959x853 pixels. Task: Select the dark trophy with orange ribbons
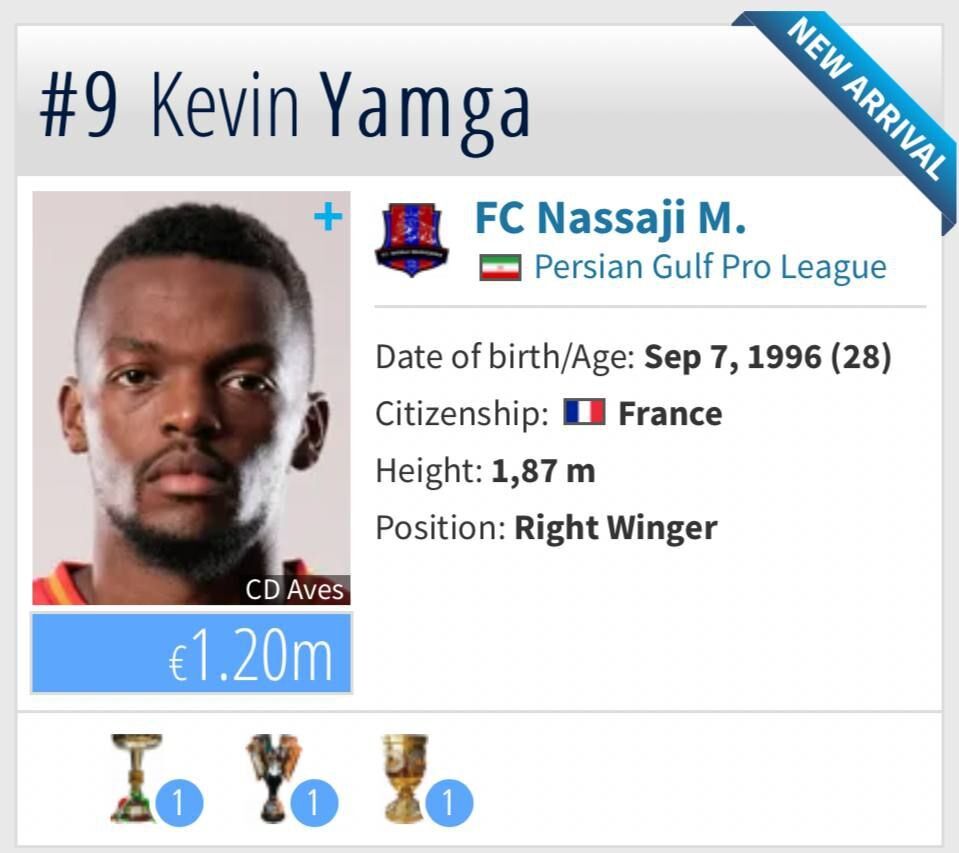[273, 777]
